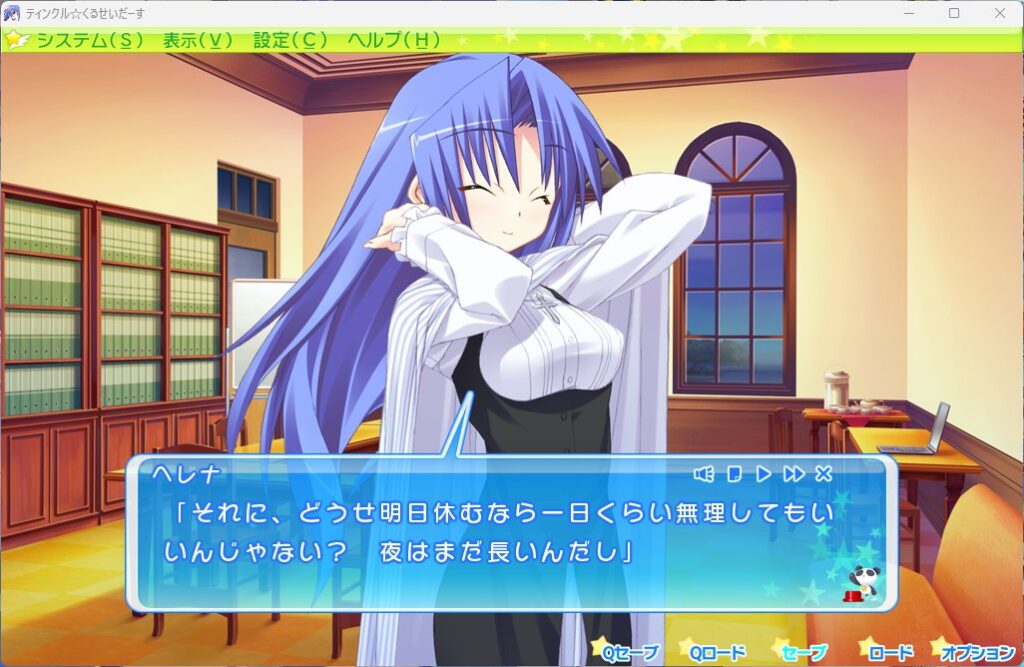Viewport: 1024px width, 667px height.
Task: Open the システム (System) menu
Action: click(89, 41)
